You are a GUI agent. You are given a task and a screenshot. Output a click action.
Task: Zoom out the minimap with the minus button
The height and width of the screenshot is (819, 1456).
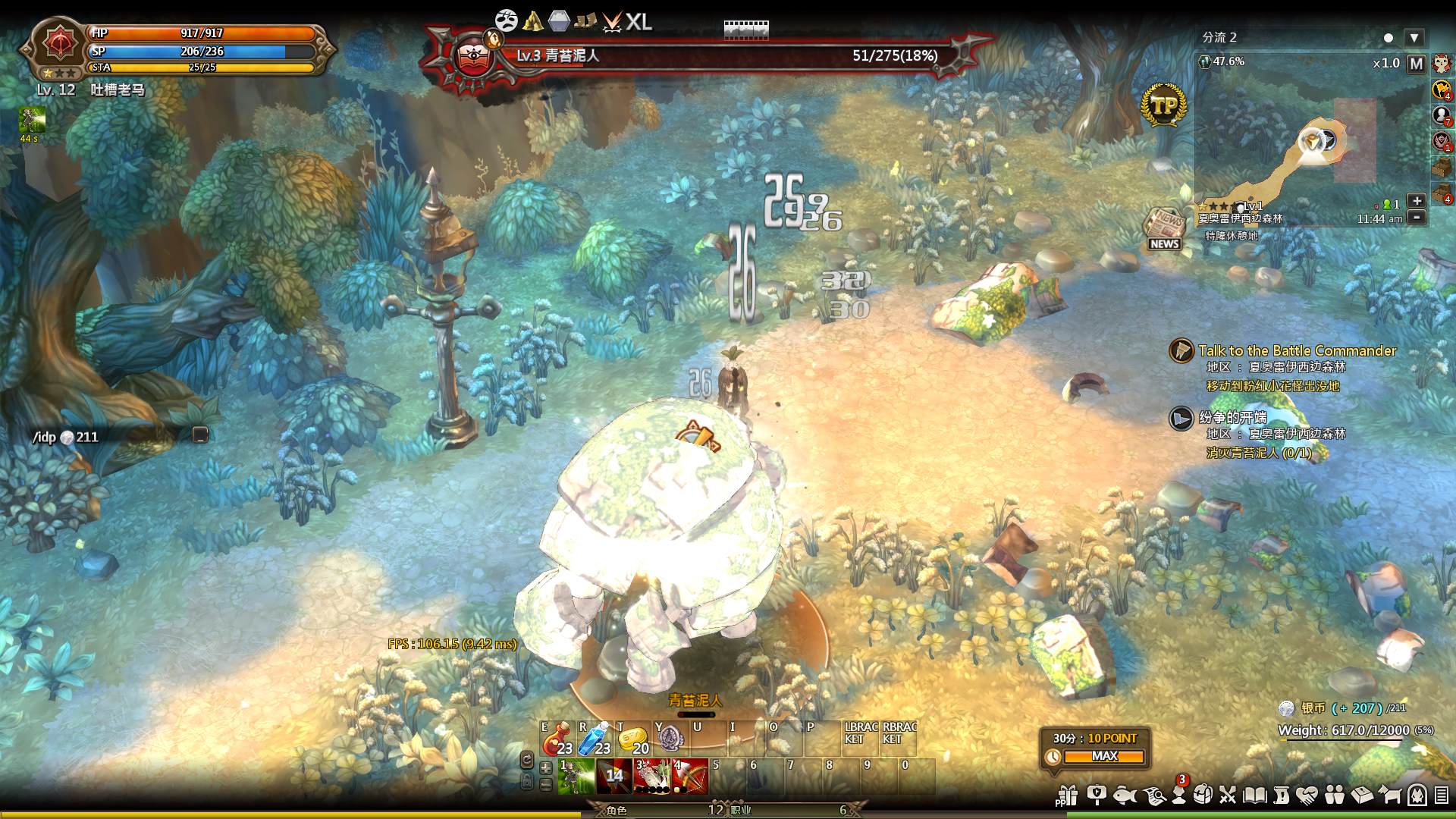(1416, 218)
